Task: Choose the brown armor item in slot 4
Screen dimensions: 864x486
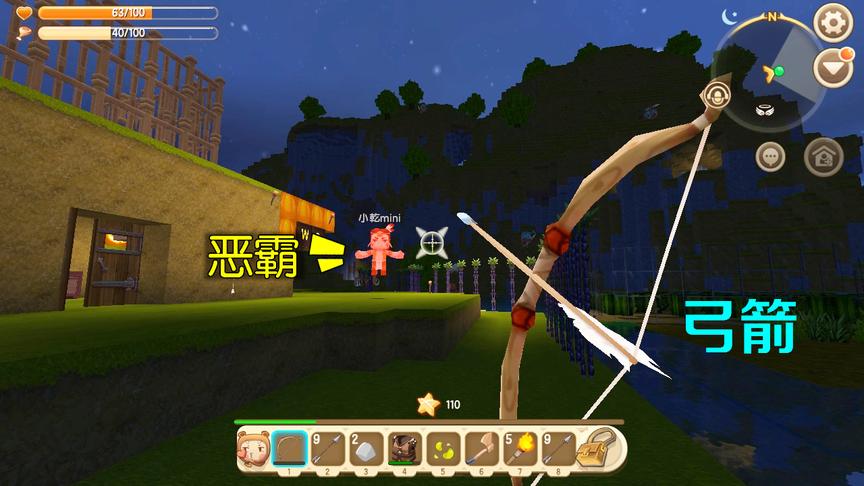Action: point(406,449)
